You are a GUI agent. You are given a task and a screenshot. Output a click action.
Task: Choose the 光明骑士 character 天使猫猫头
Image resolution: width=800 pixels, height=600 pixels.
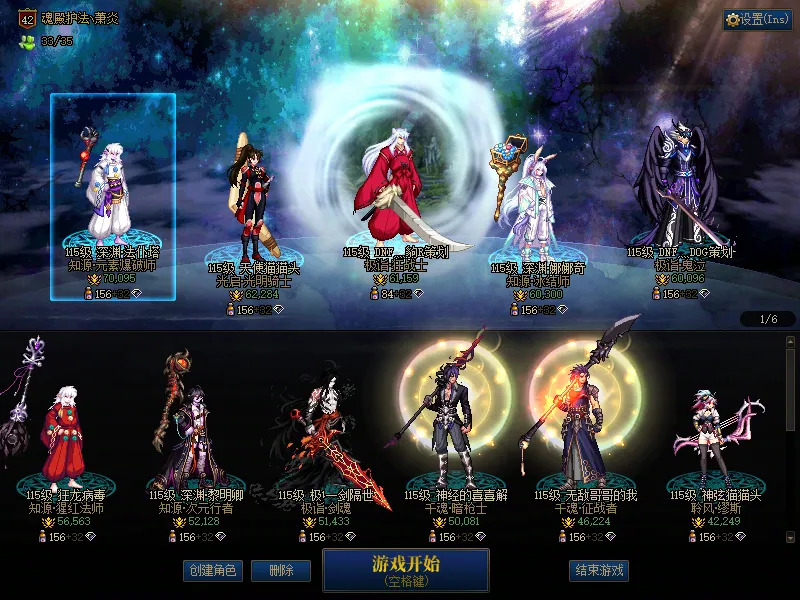coord(250,210)
